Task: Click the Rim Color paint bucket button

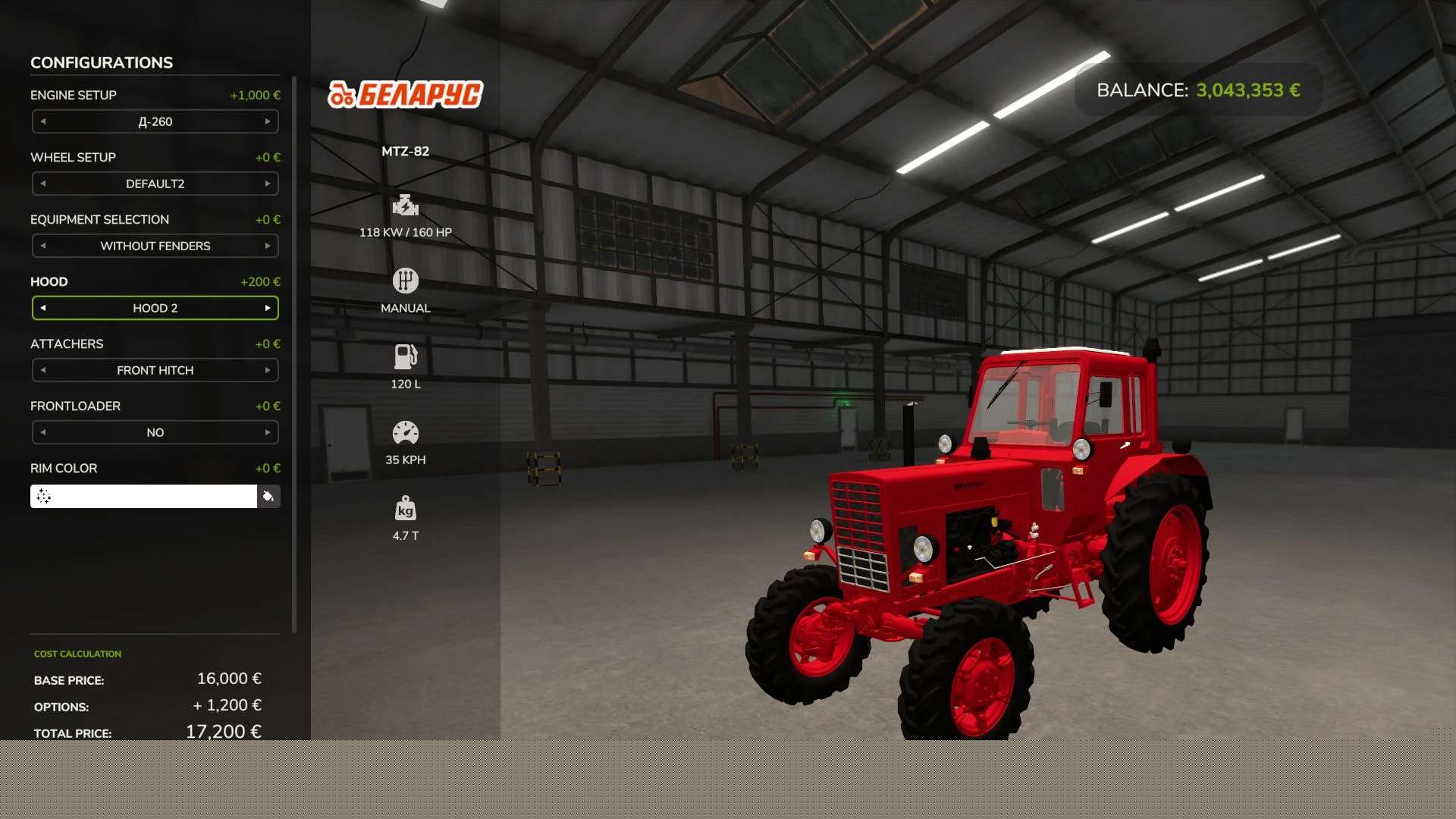Action: 268,497
